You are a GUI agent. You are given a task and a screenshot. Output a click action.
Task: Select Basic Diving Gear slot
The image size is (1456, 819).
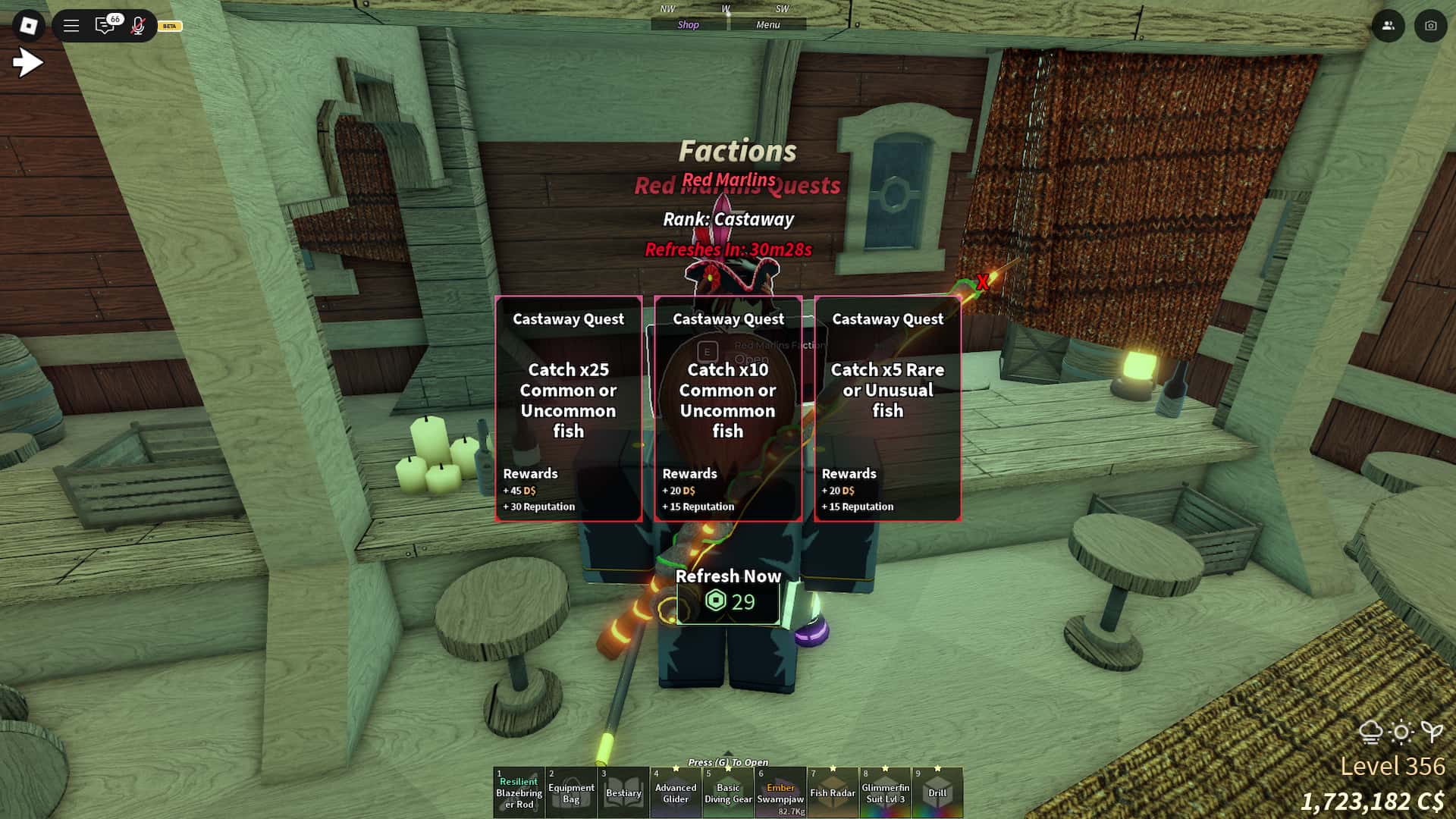[x=728, y=792]
